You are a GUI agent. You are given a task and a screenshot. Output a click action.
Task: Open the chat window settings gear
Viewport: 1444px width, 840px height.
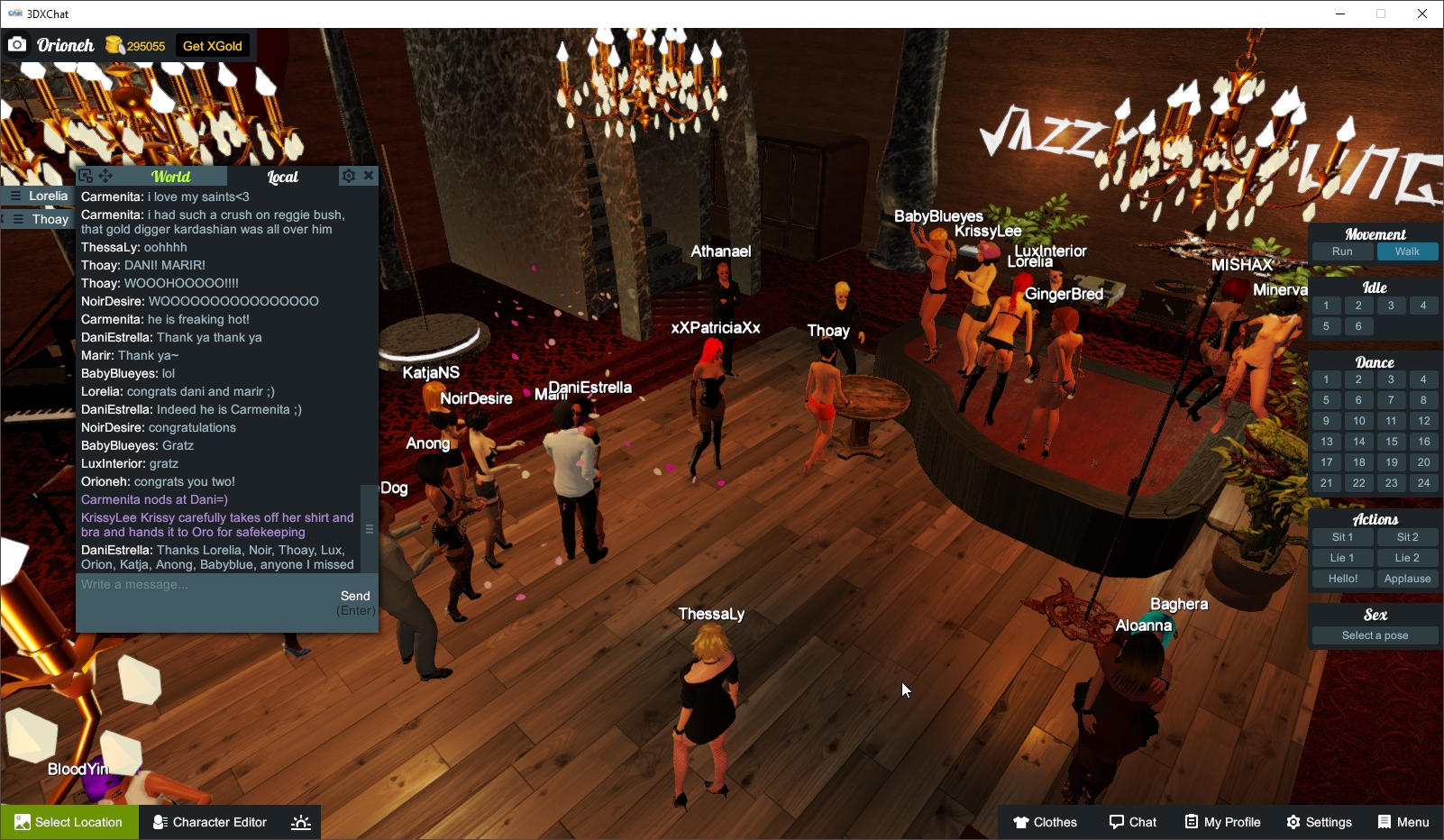[349, 176]
